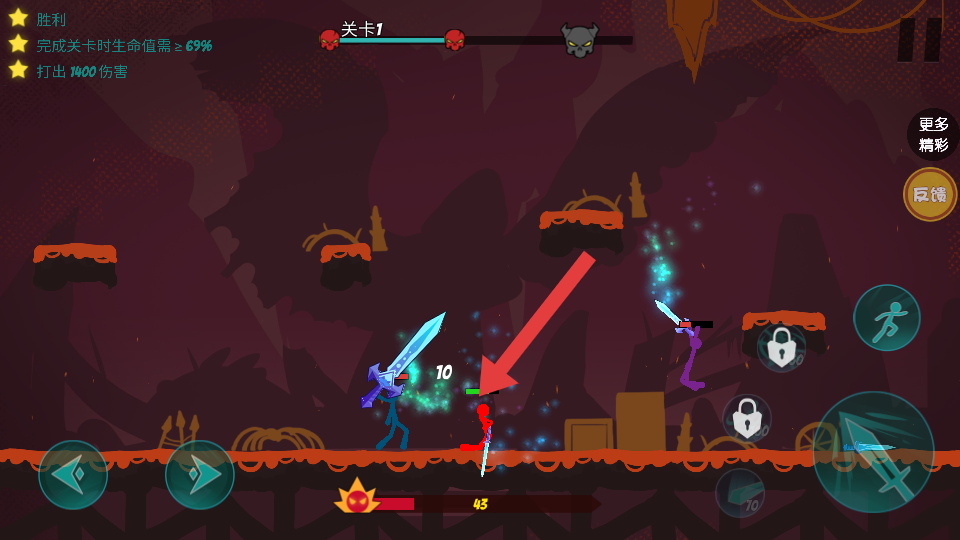Use the dimmed skill costing 70
Screen dimensions: 960x540
pos(740,493)
